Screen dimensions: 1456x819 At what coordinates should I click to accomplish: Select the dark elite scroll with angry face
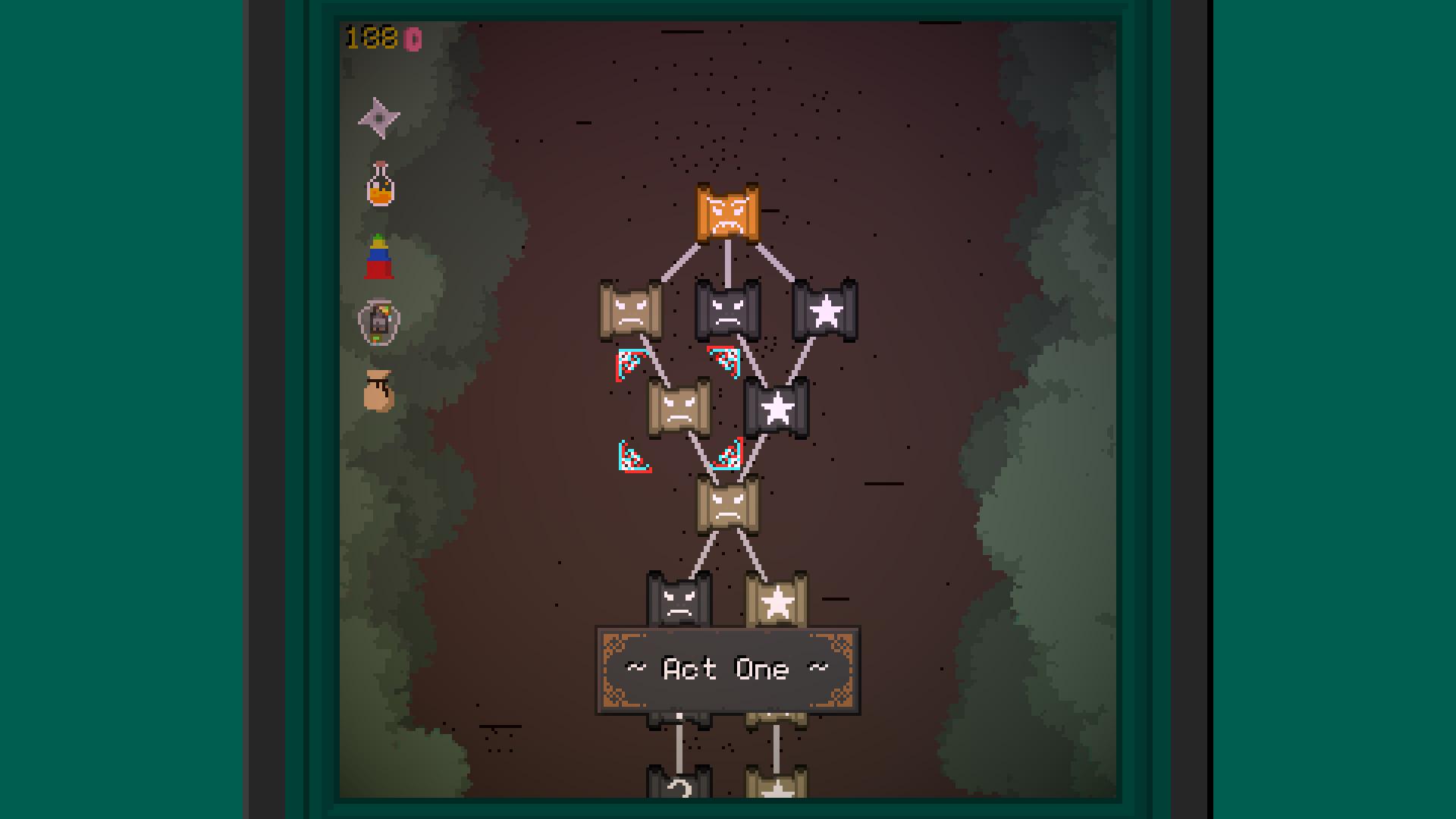[x=726, y=311]
